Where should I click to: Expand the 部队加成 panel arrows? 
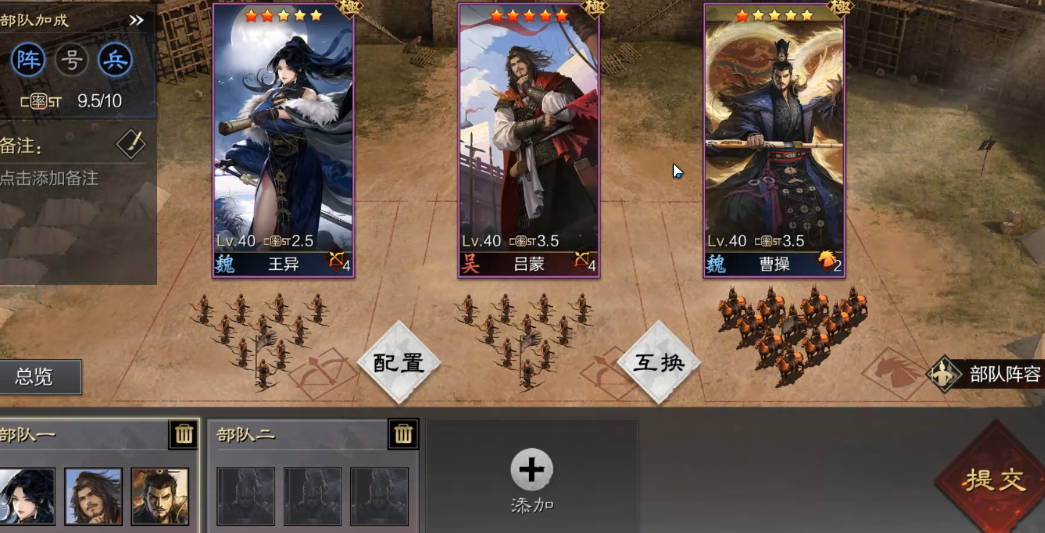[x=137, y=20]
